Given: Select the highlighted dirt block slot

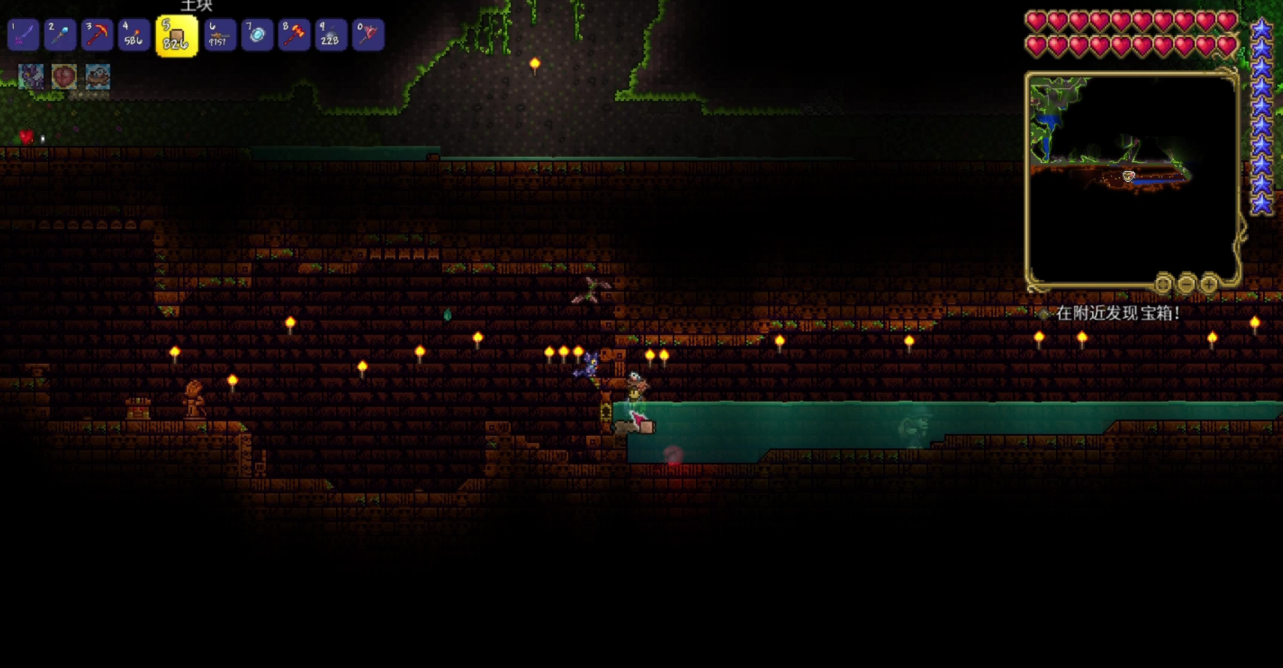Looking at the screenshot, I should click(x=176, y=36).
